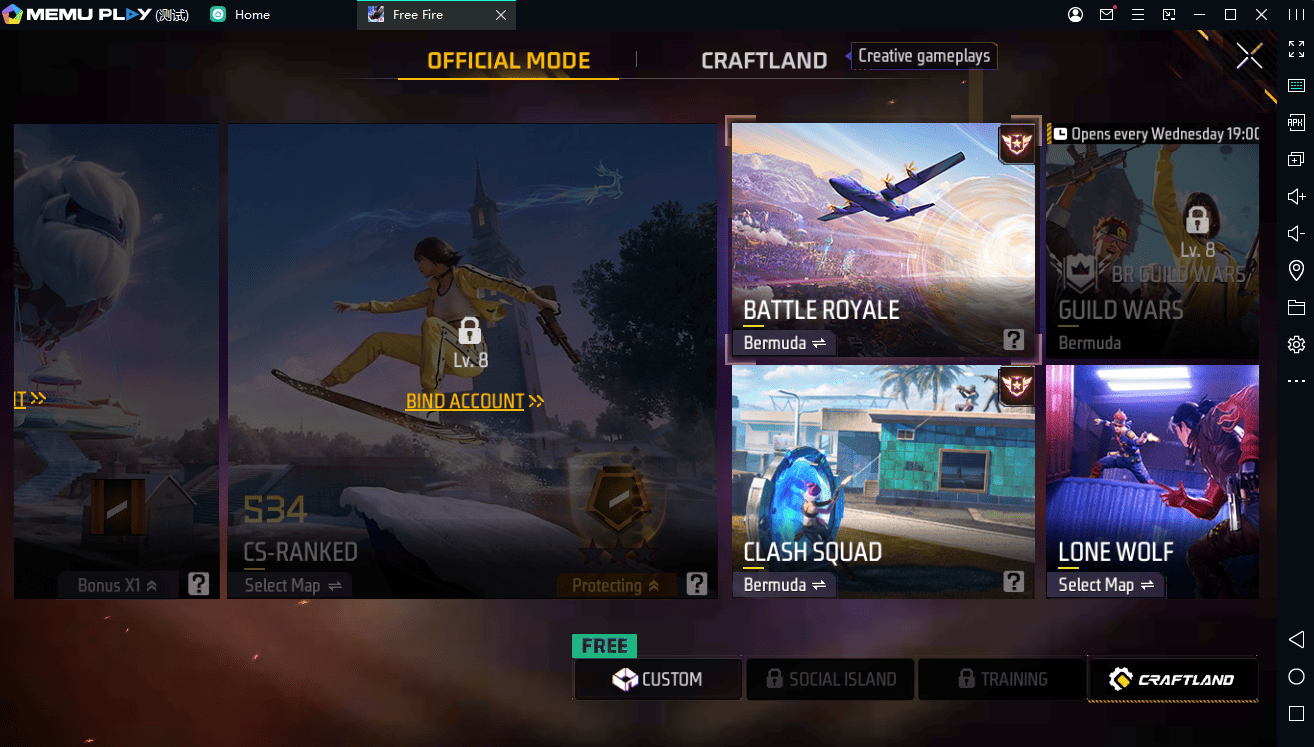Choose the Clash Squad mode card
This screenshot has width=1314, height=747.
coord(883,470)
